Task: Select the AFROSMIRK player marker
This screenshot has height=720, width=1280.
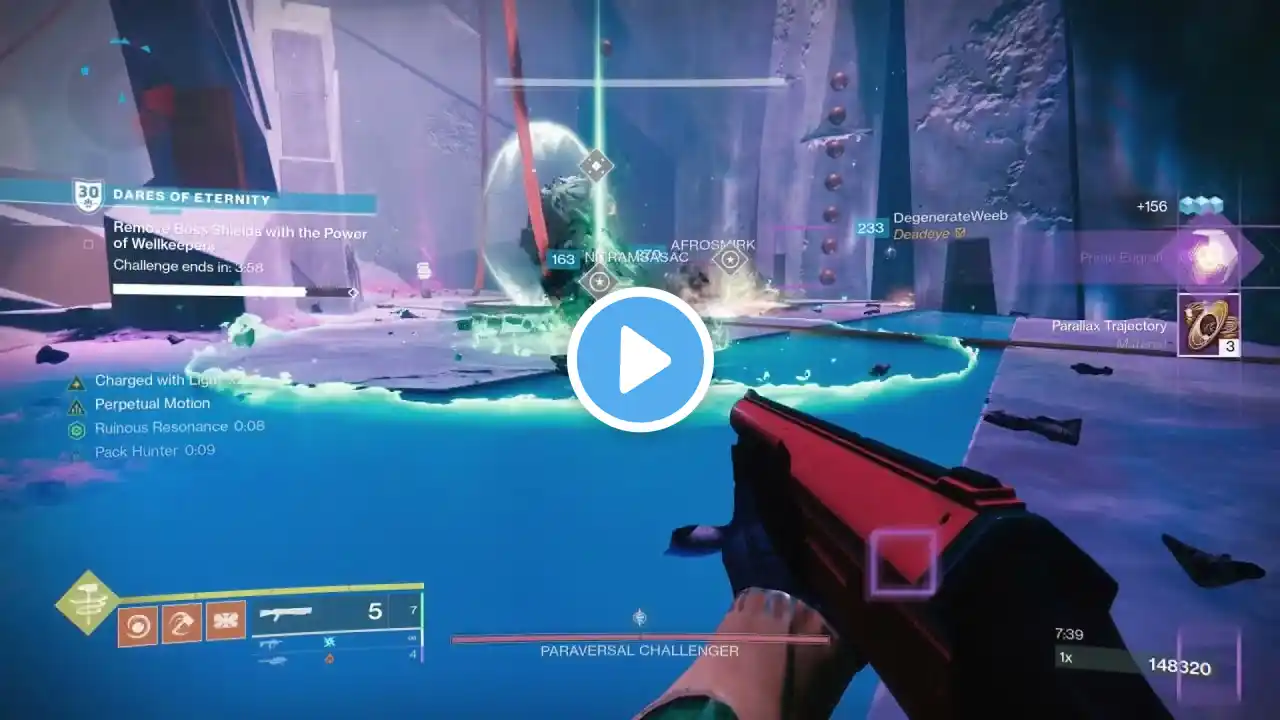Action: [731, 260]
